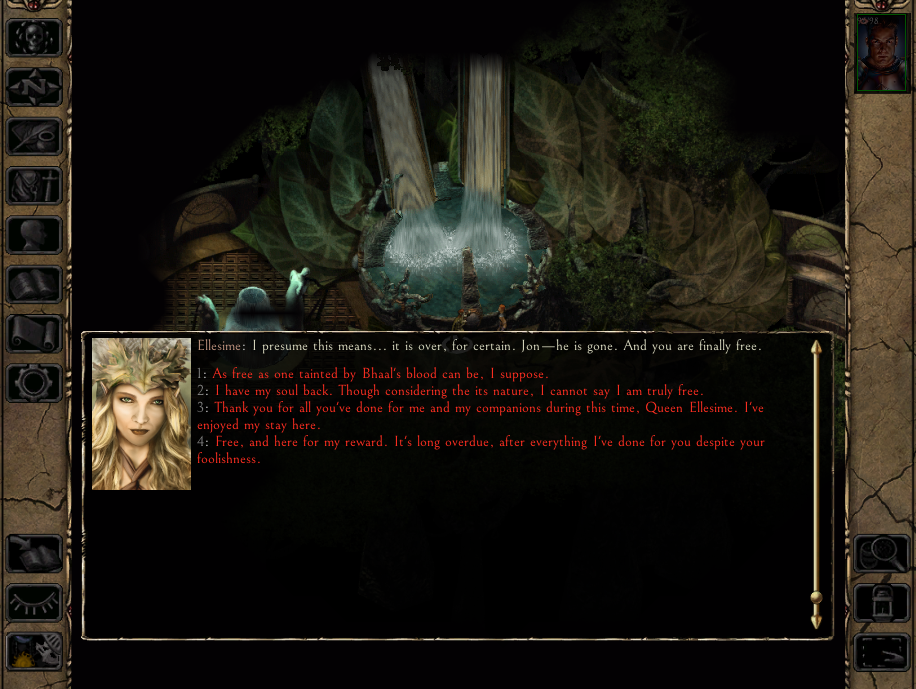Screen dimensions: 916x689
Task: Click the hourglass and skeleton clock icon
Action: [x=34, y=652]
